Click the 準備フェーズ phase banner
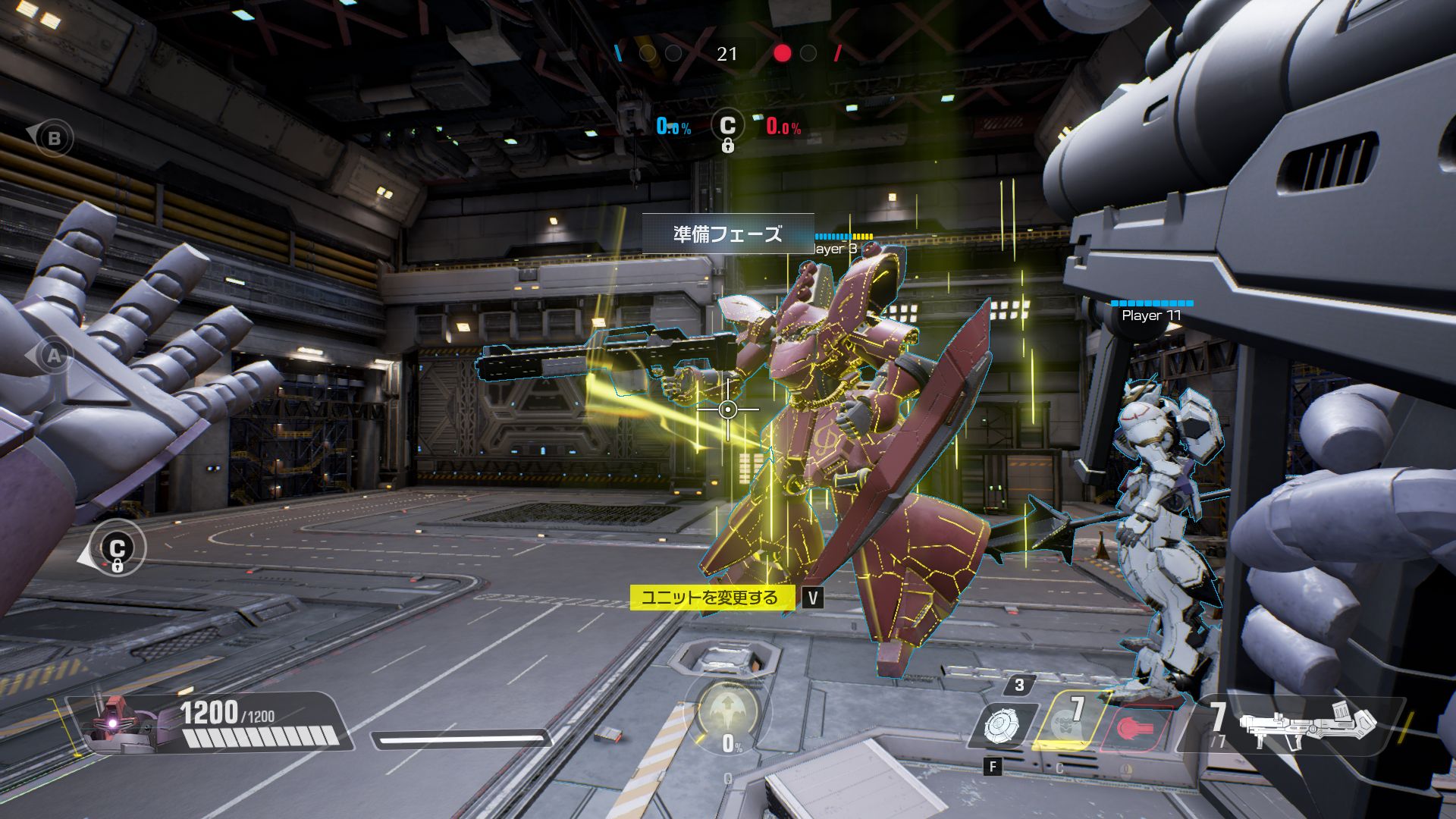This screenshot has height=819, width=1456. (727, 234)
